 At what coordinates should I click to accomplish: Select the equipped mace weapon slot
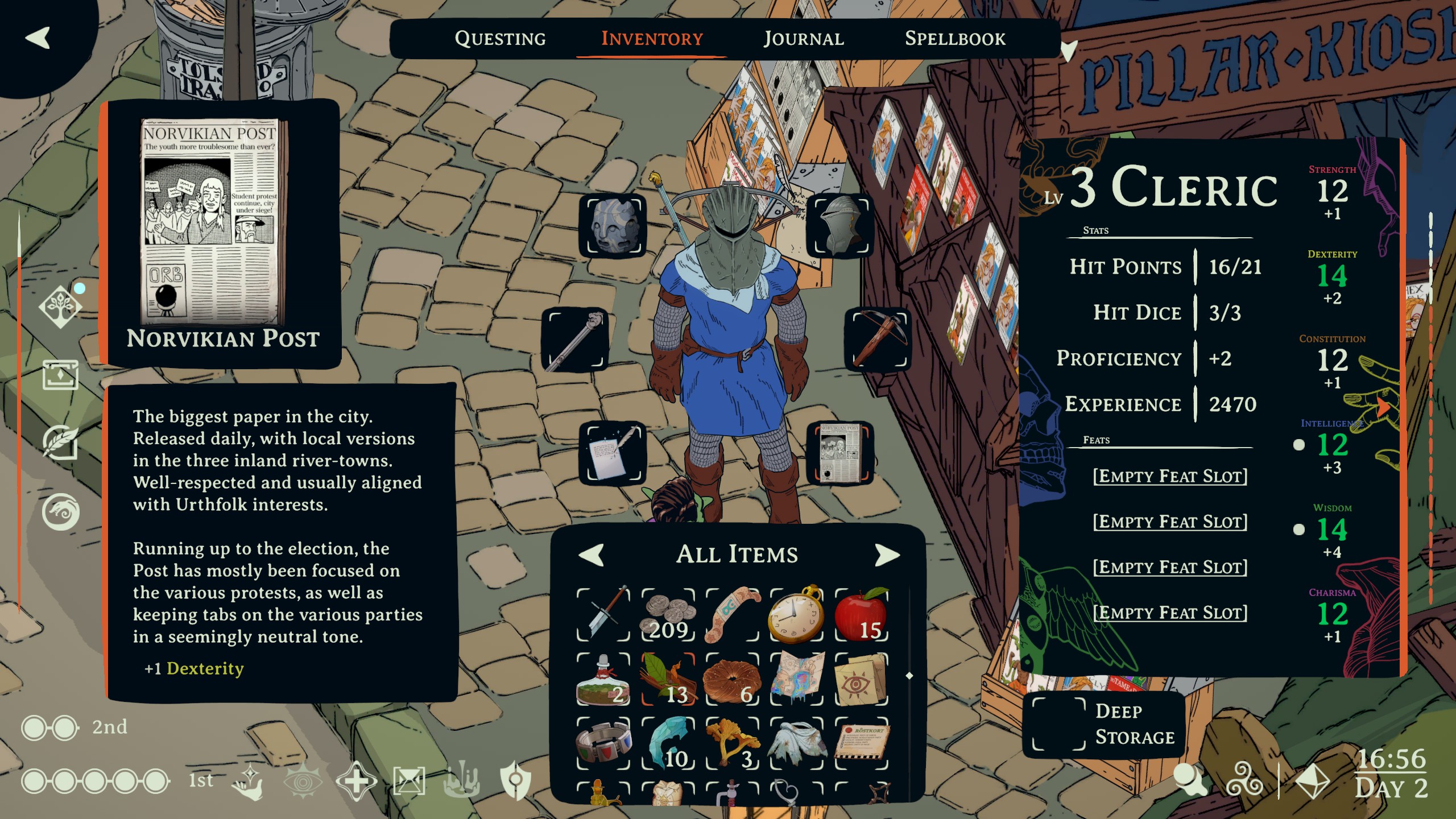pos(575,340)
